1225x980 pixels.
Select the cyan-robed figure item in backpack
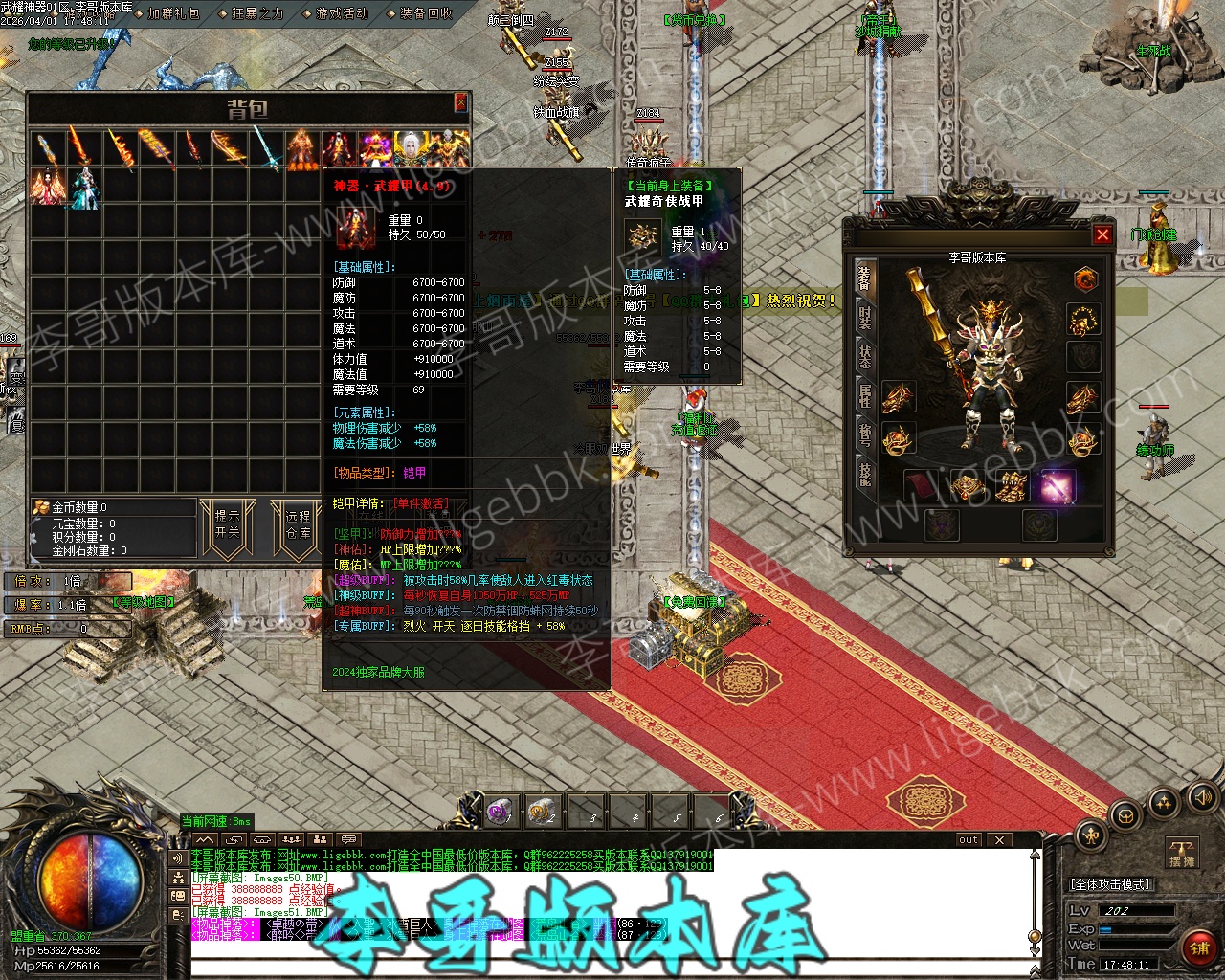[x=83, y=187]
